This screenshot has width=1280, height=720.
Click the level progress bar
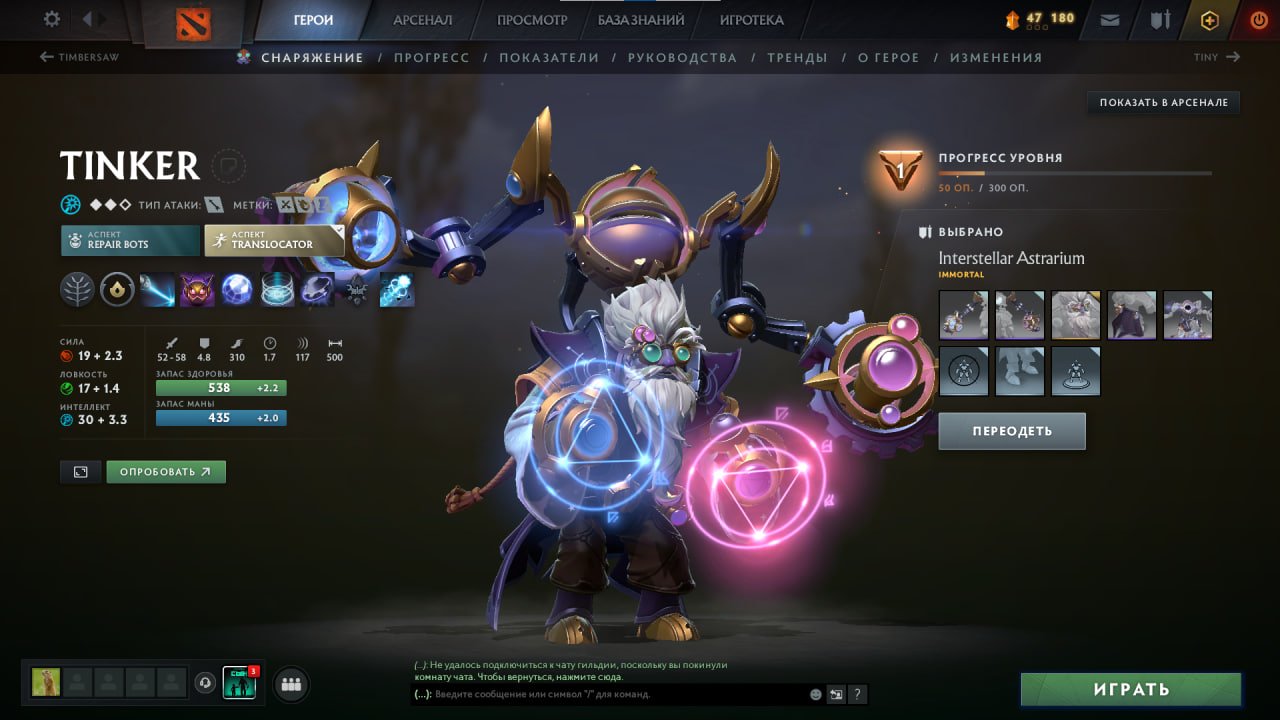(x=1075, y=172)
